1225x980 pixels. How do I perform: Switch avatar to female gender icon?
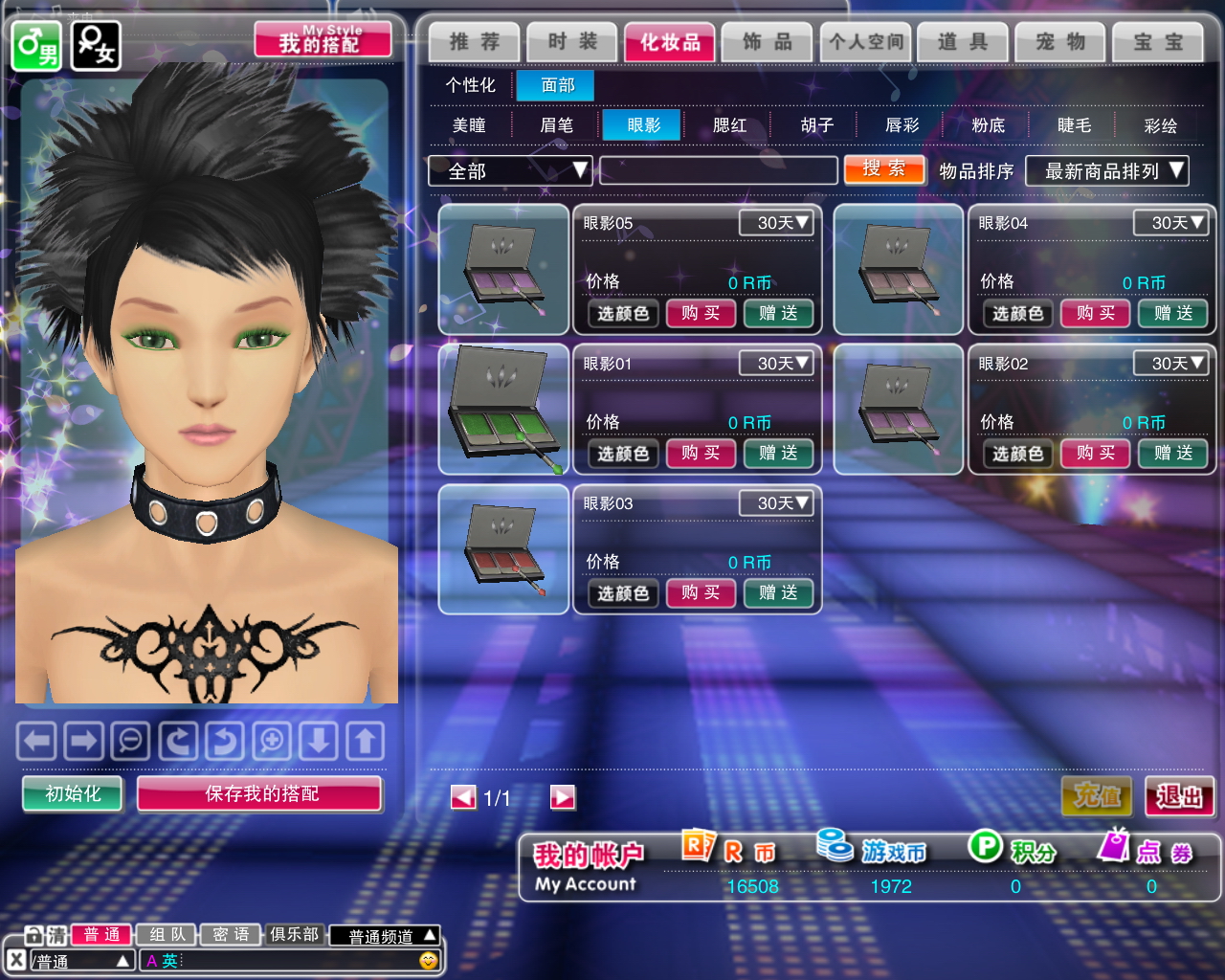[x=96, y=45]
